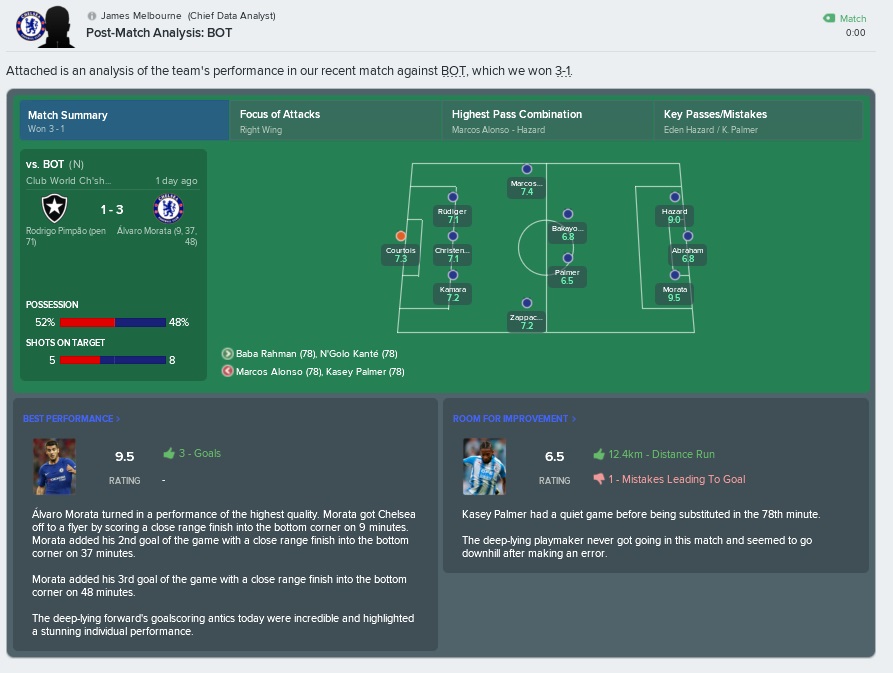Image resolution: width=893 pixels, height=673 pixels.
Task: Open Álvaro Morata's portrait thumbnail
Action: tap(54, 466)
